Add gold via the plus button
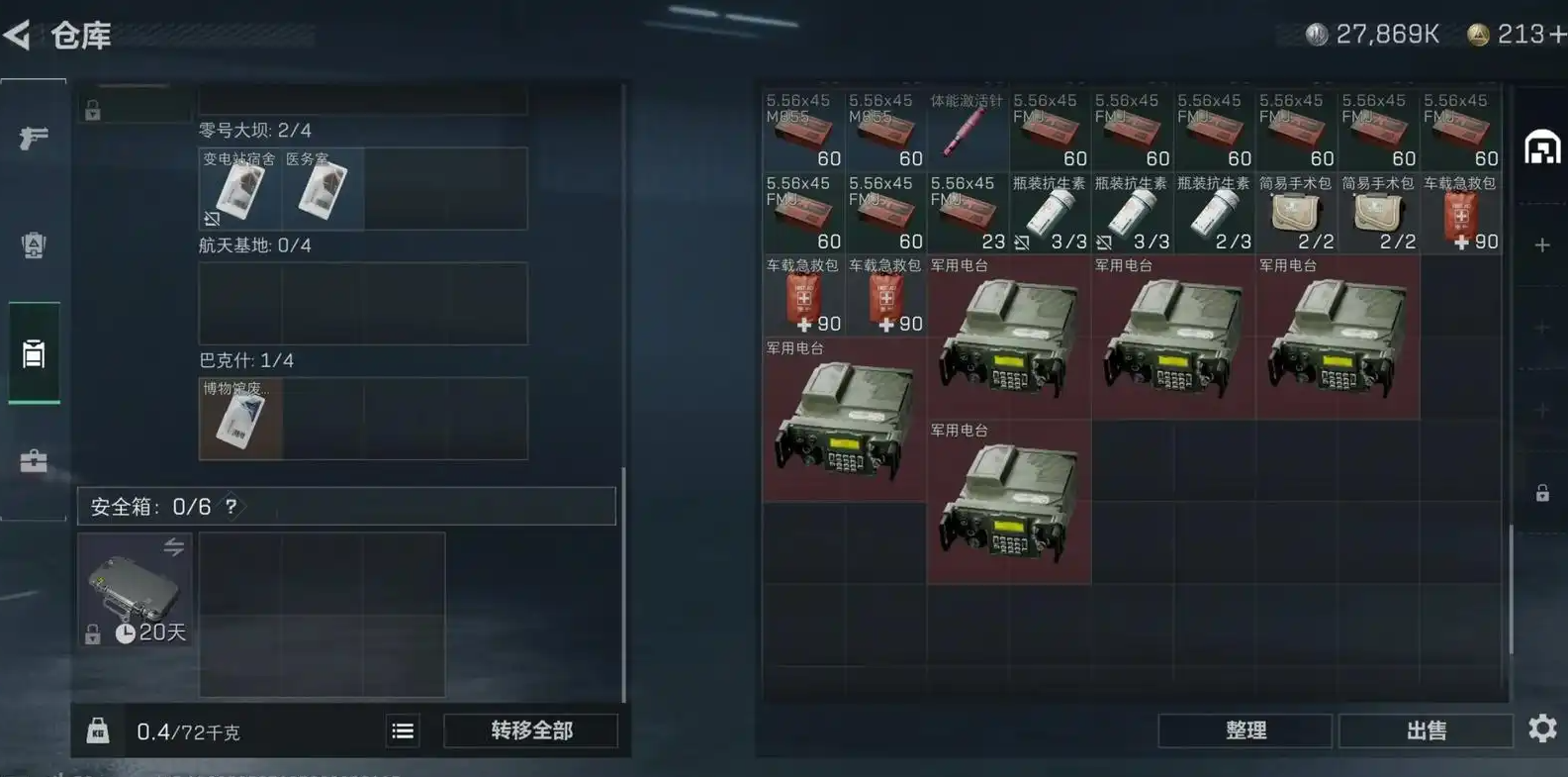 [x=1558, y=35]
